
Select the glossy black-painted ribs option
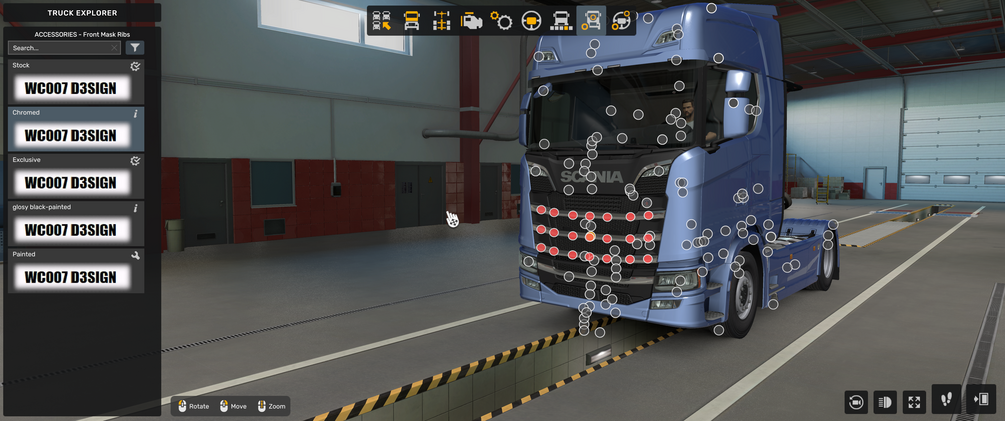pyautogui.click(x=76, y=224)
